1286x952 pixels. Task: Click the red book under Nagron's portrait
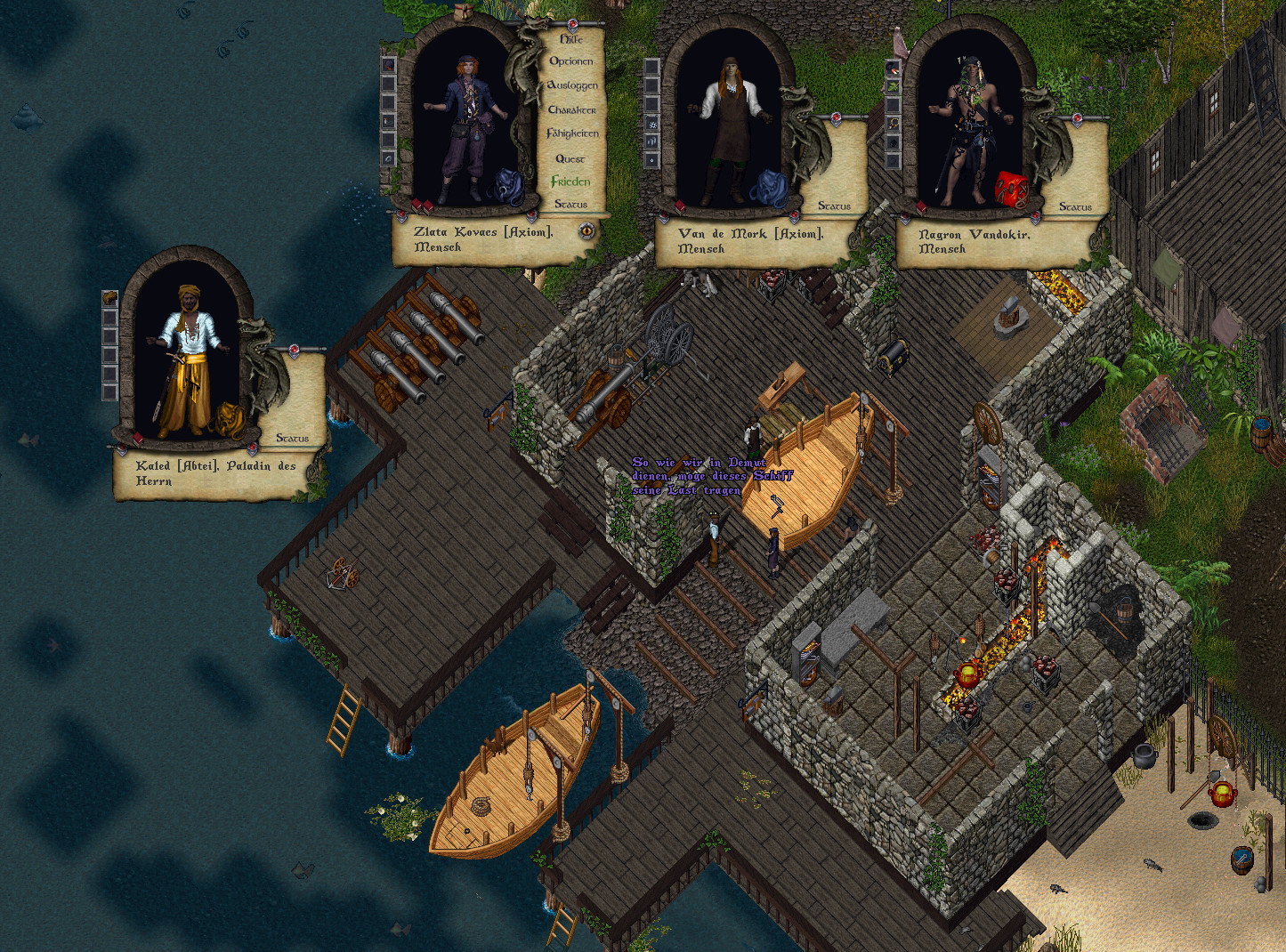tap(922, 207)
